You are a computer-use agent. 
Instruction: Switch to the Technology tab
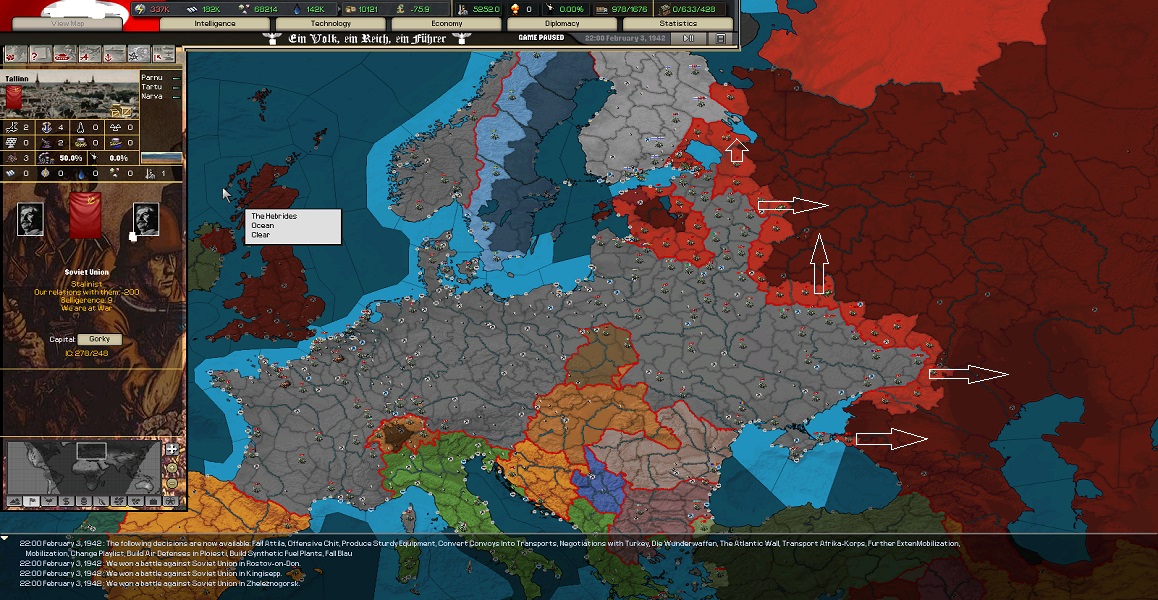(x=331, y=23)
